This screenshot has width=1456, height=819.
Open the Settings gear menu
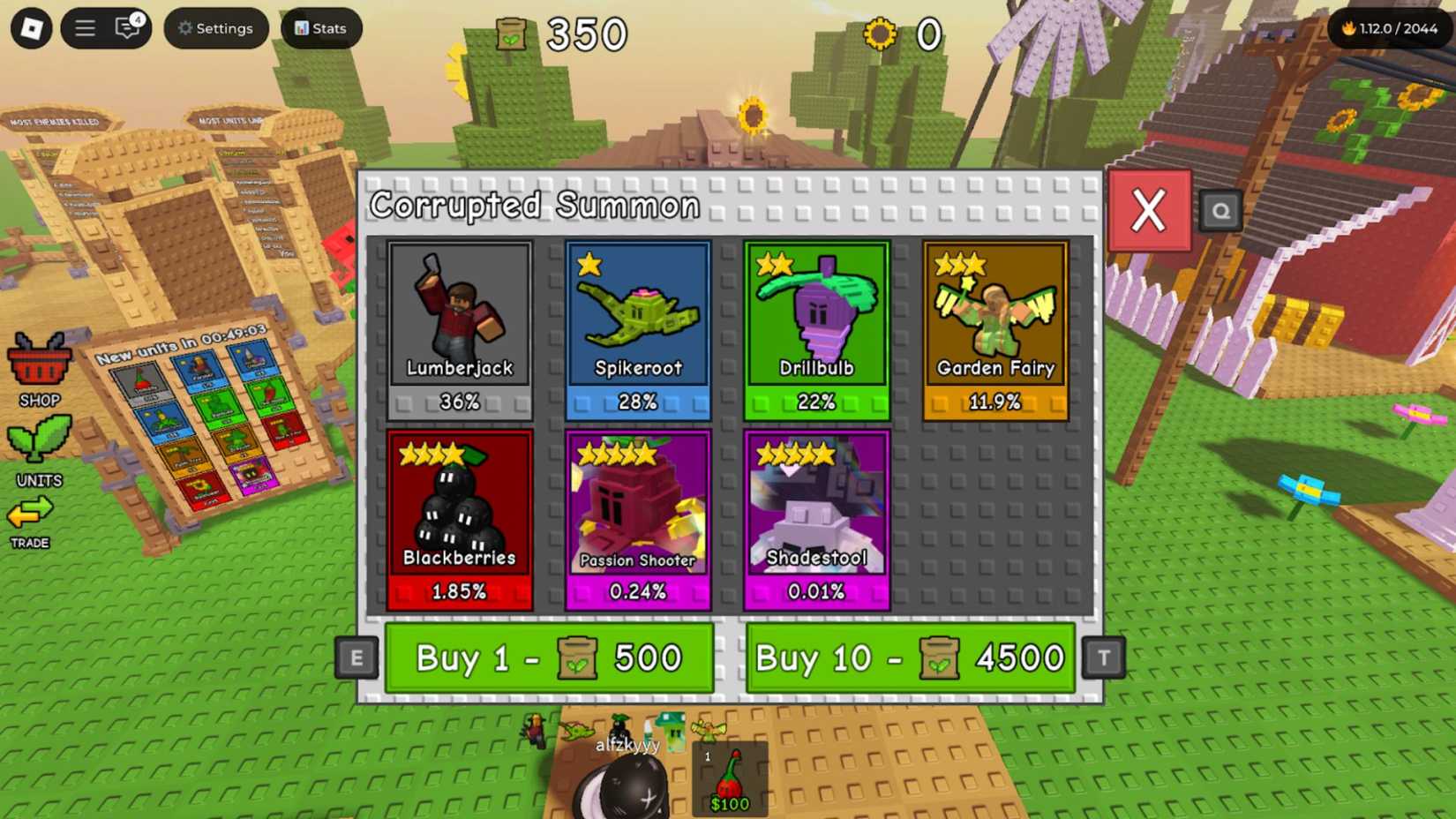[x=215, y=27]
